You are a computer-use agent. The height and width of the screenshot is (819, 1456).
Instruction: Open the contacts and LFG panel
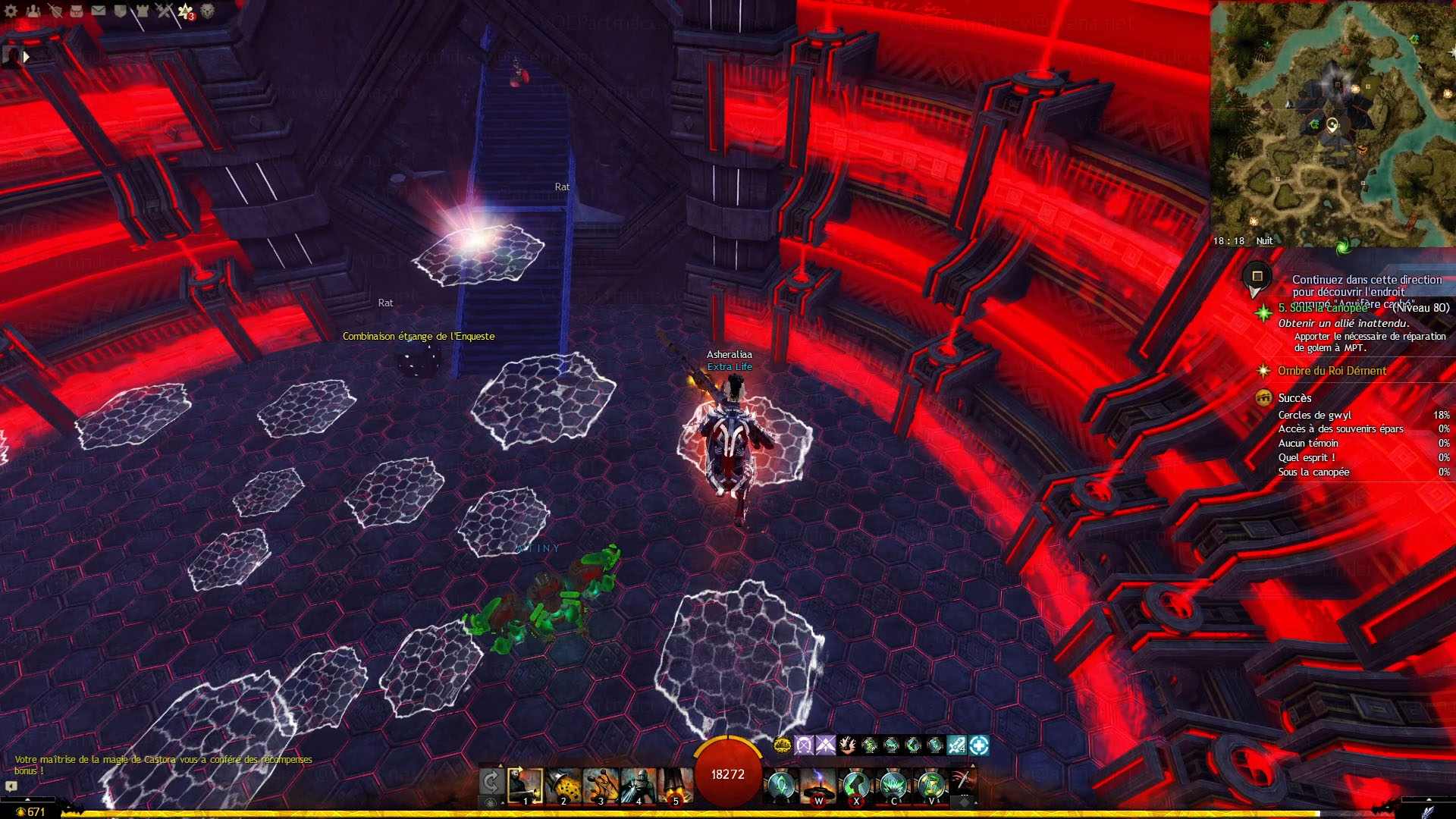tap(33, 11)
